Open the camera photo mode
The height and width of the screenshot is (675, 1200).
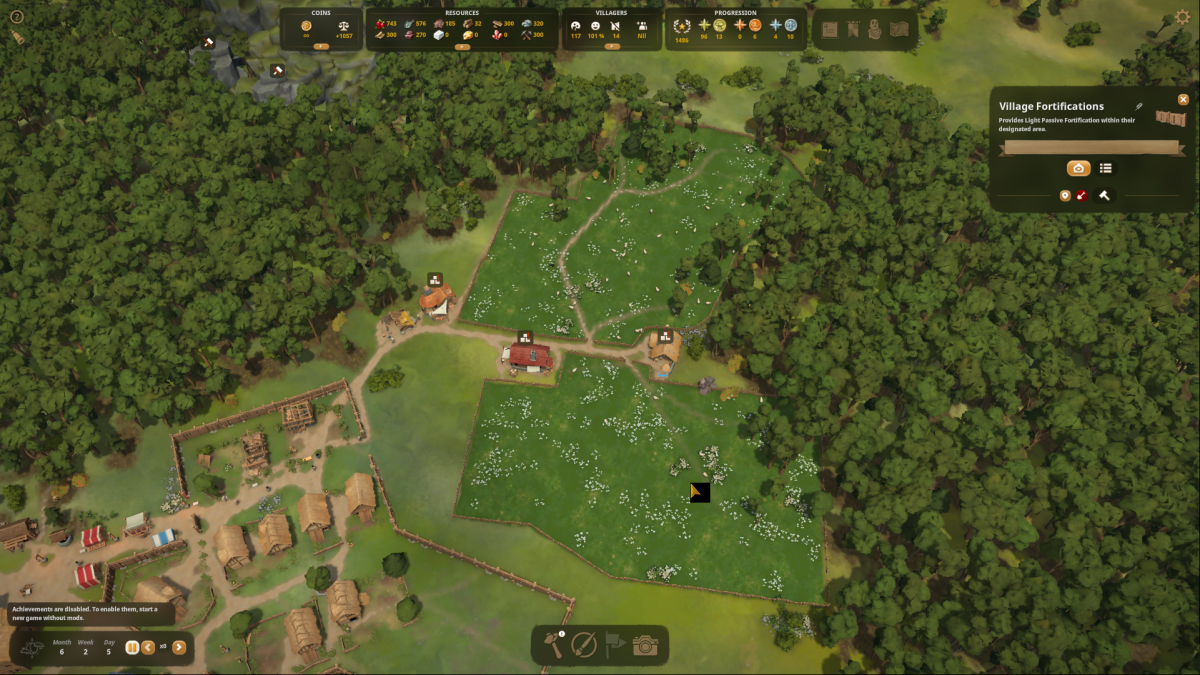645,645
